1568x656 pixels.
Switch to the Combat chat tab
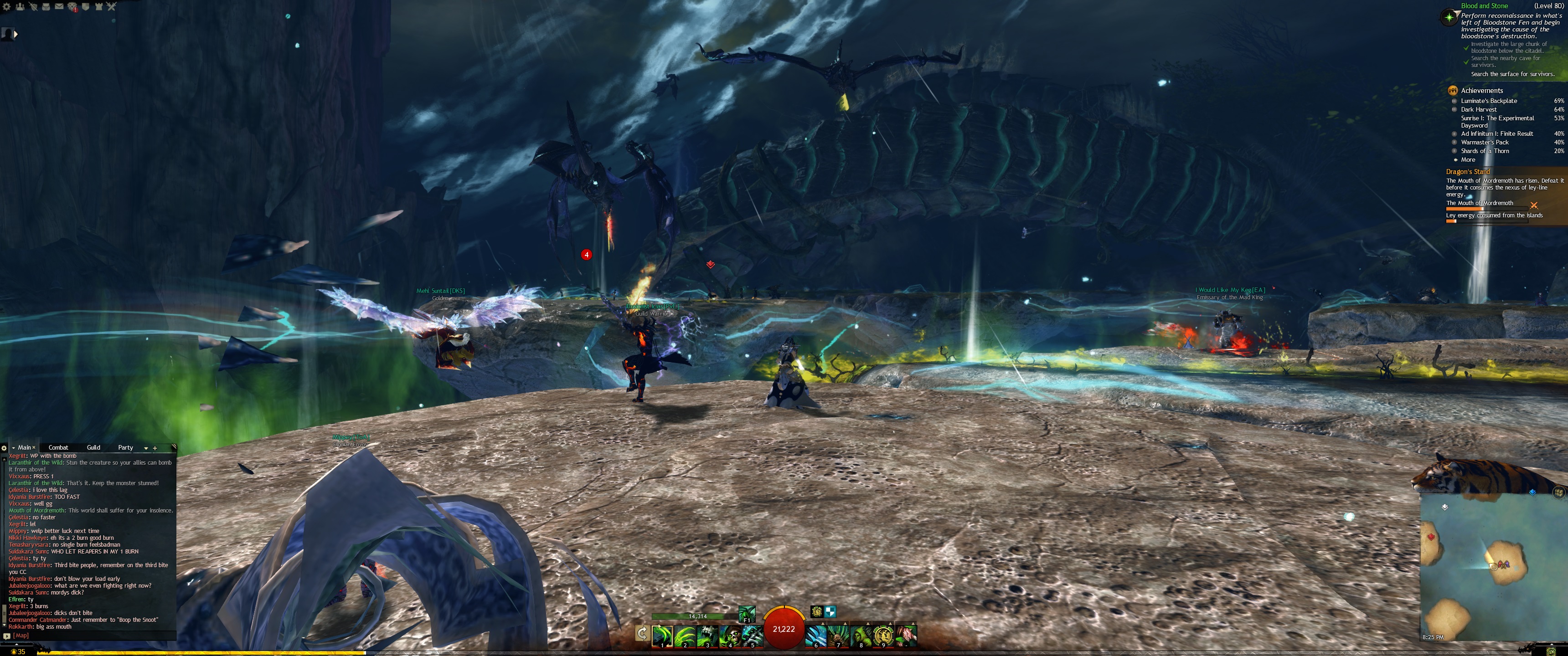click(x=58, y=447)
